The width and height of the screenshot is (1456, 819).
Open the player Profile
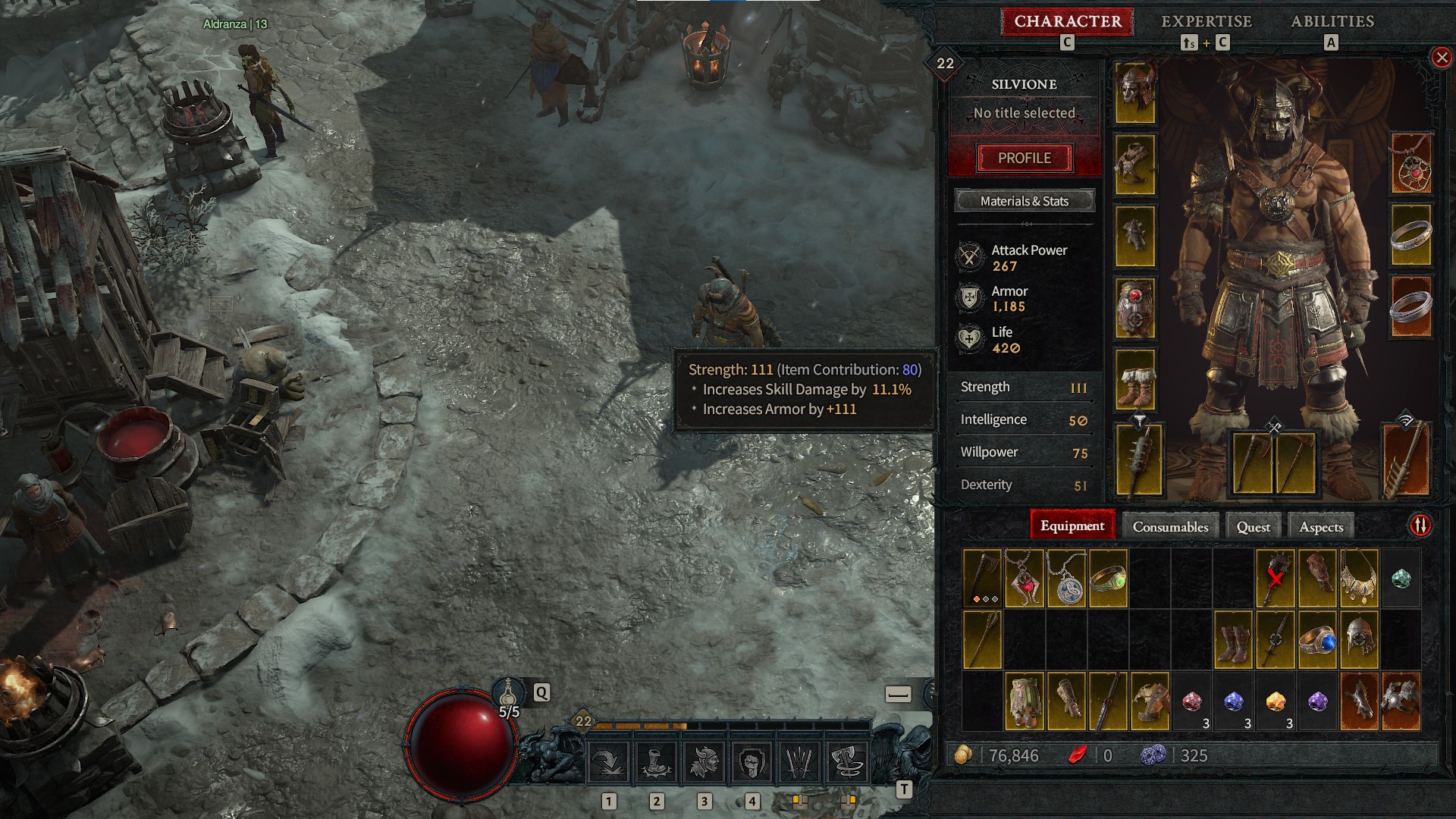click(x=1024, y=158)
